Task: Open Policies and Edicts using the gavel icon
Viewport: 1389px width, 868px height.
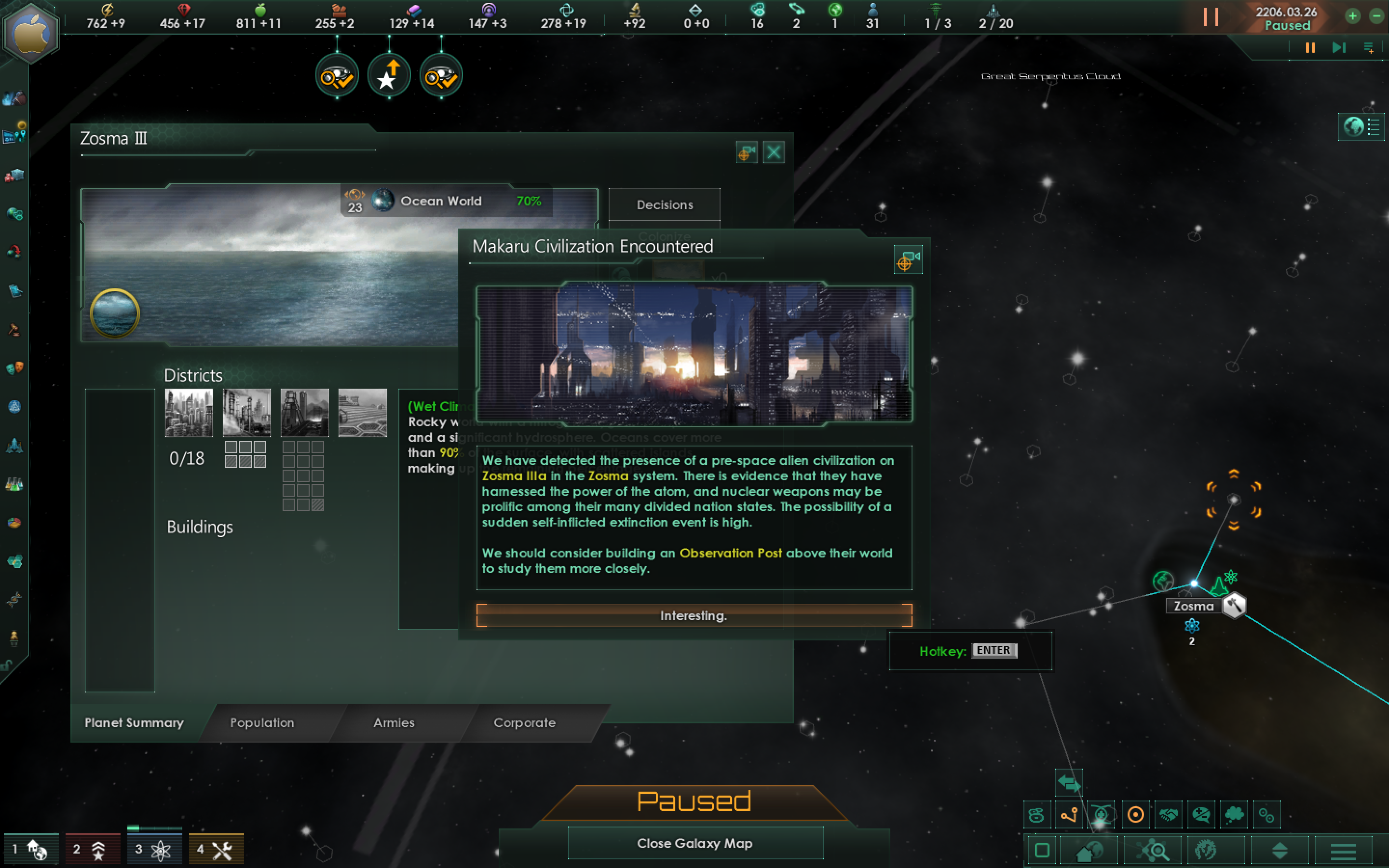Action: click(14, 330)
